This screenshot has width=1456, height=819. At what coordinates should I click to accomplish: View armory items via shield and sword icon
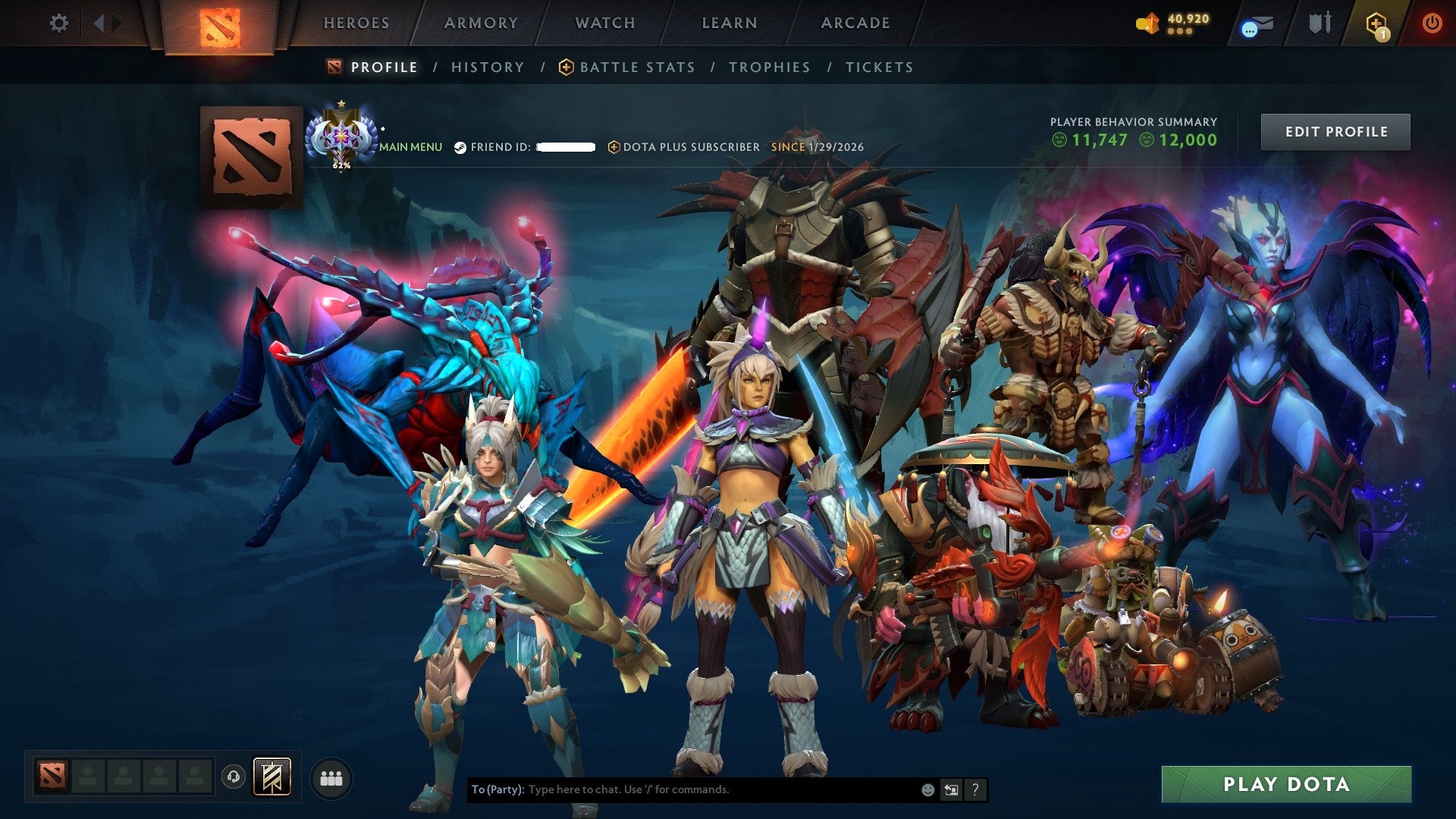click(1319, 24)
